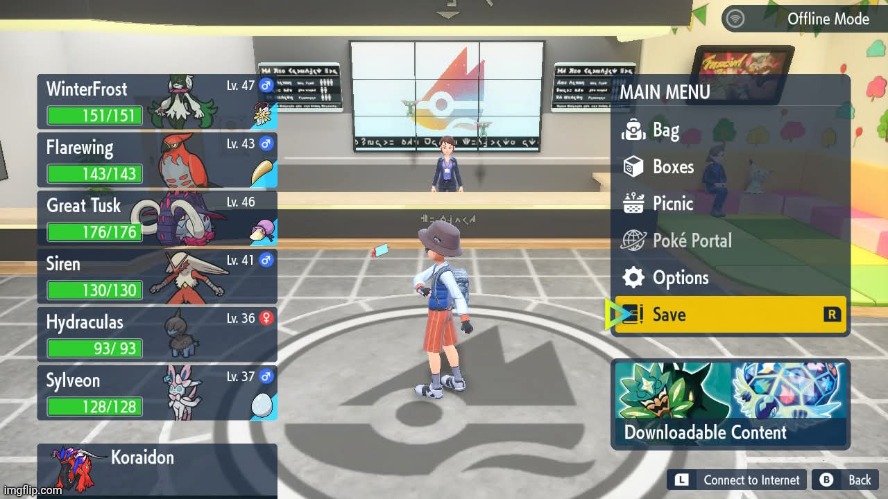Open the Options menu
The width and height of the screenshot is (888, 499).
pyautogui.click(x=680, y=277)
